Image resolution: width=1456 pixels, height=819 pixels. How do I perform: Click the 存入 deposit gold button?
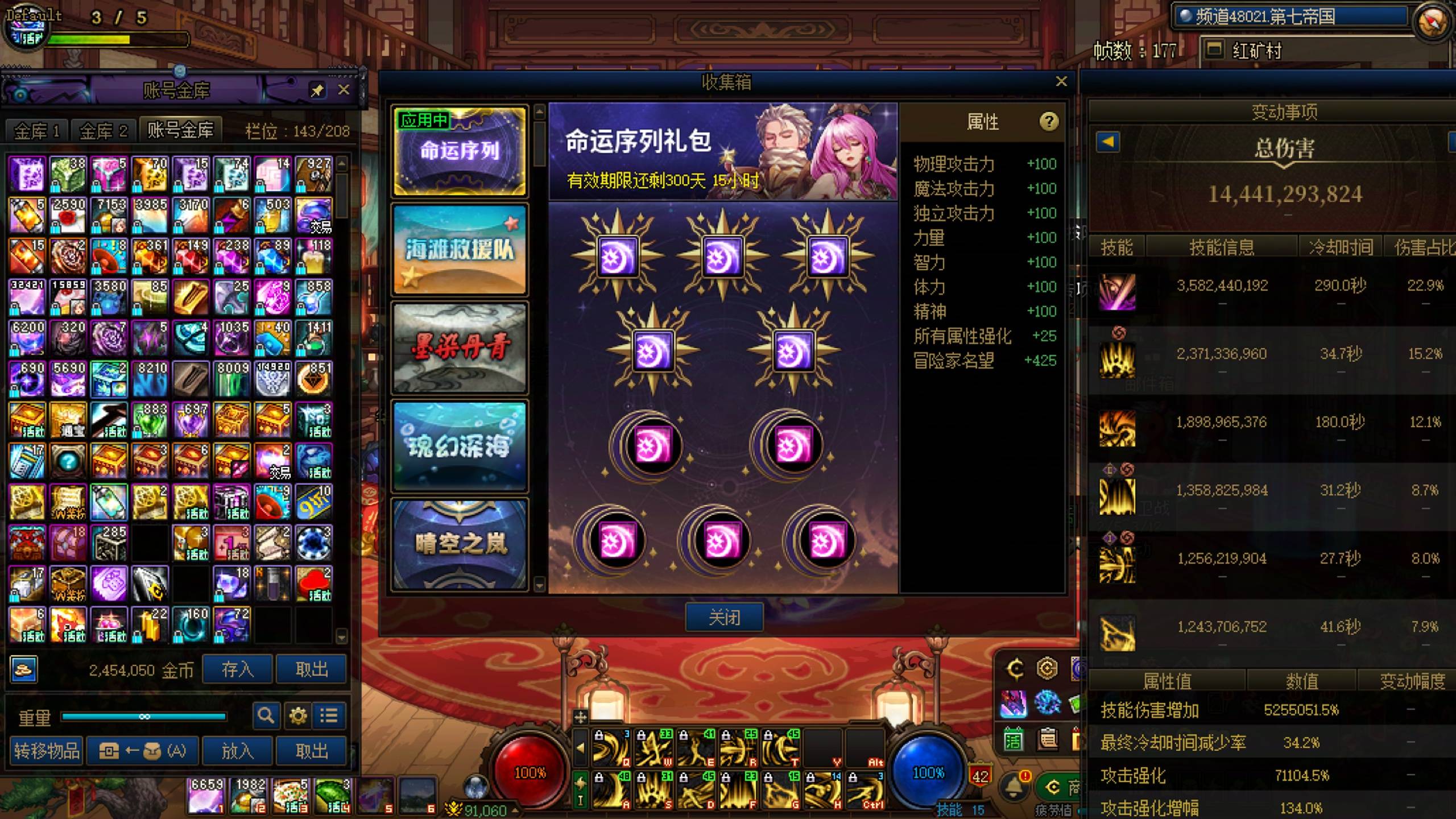click(237, 669)
